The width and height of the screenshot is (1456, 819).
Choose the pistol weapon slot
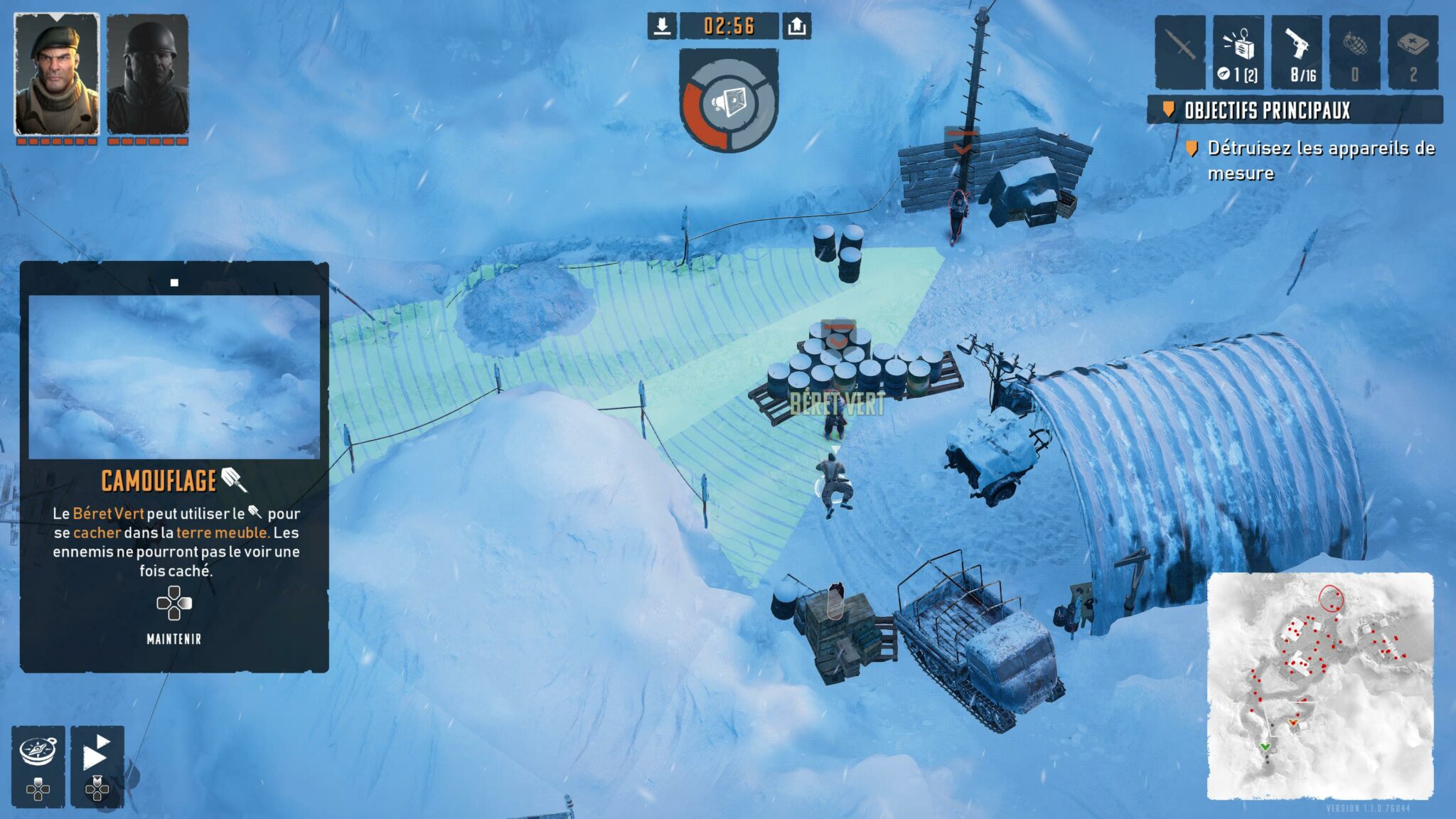tap(1296, 53)
